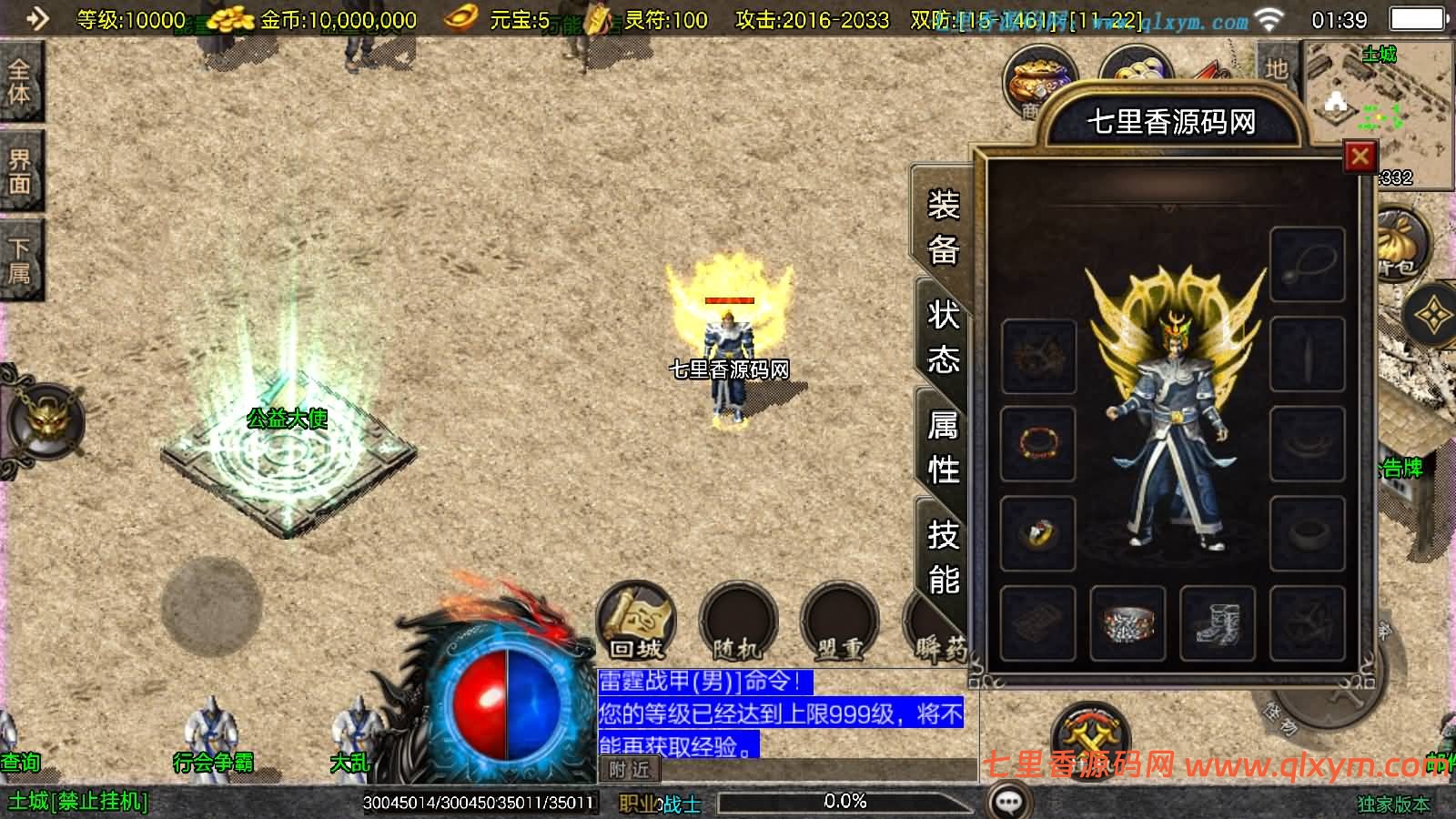Open the 界面 (Interface) side button
This screenshot has width=1456, height=819.
(x=19, y=171)
